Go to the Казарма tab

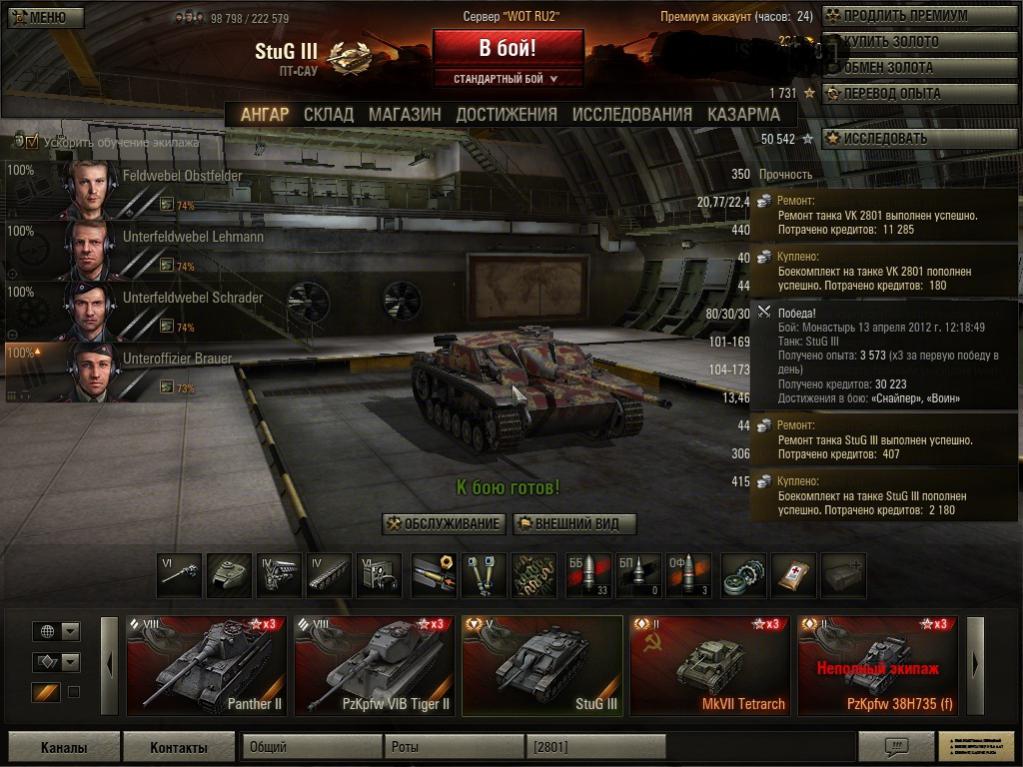pos(743,114)
